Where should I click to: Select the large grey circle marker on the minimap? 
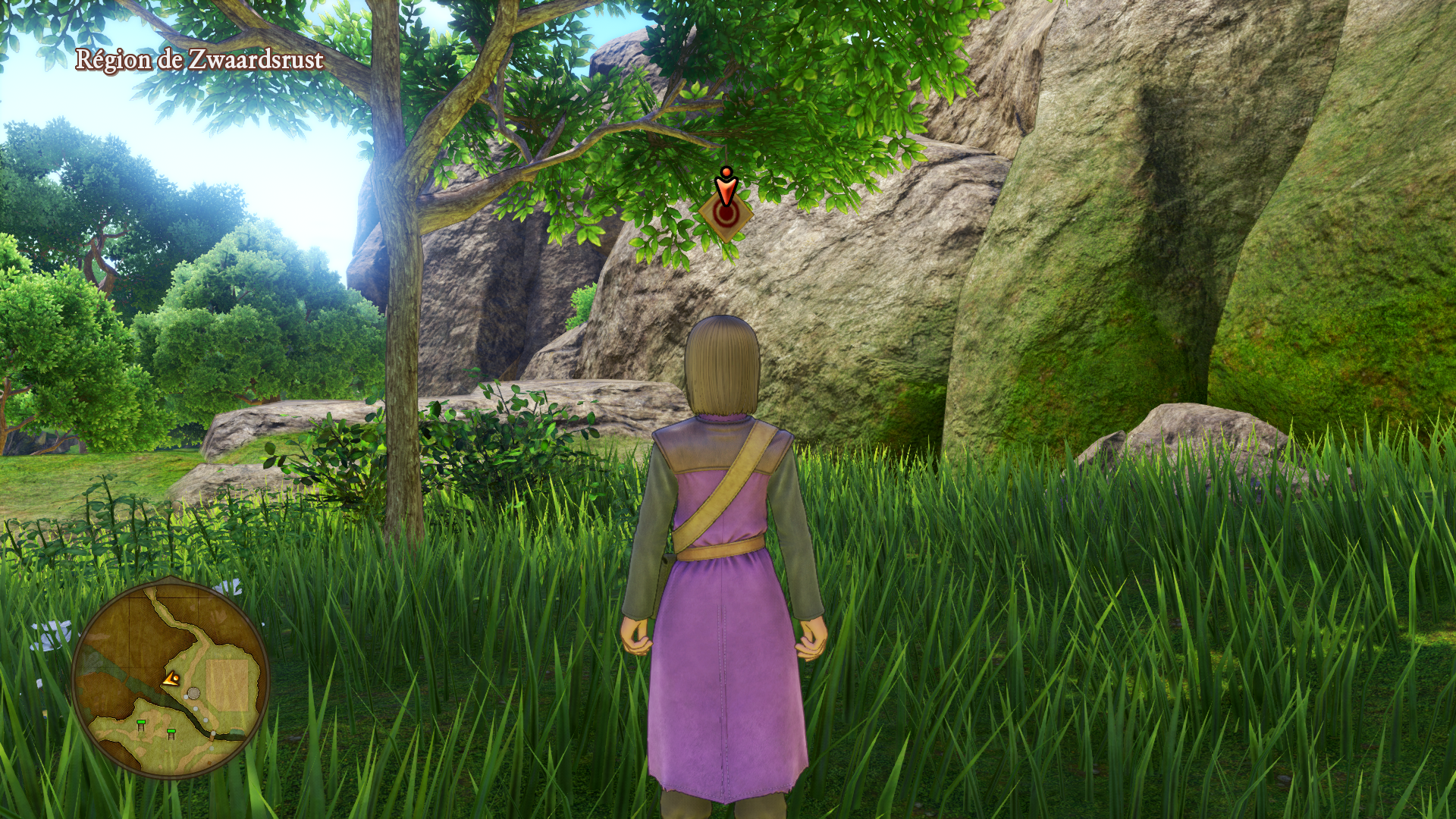pos(194,693)
